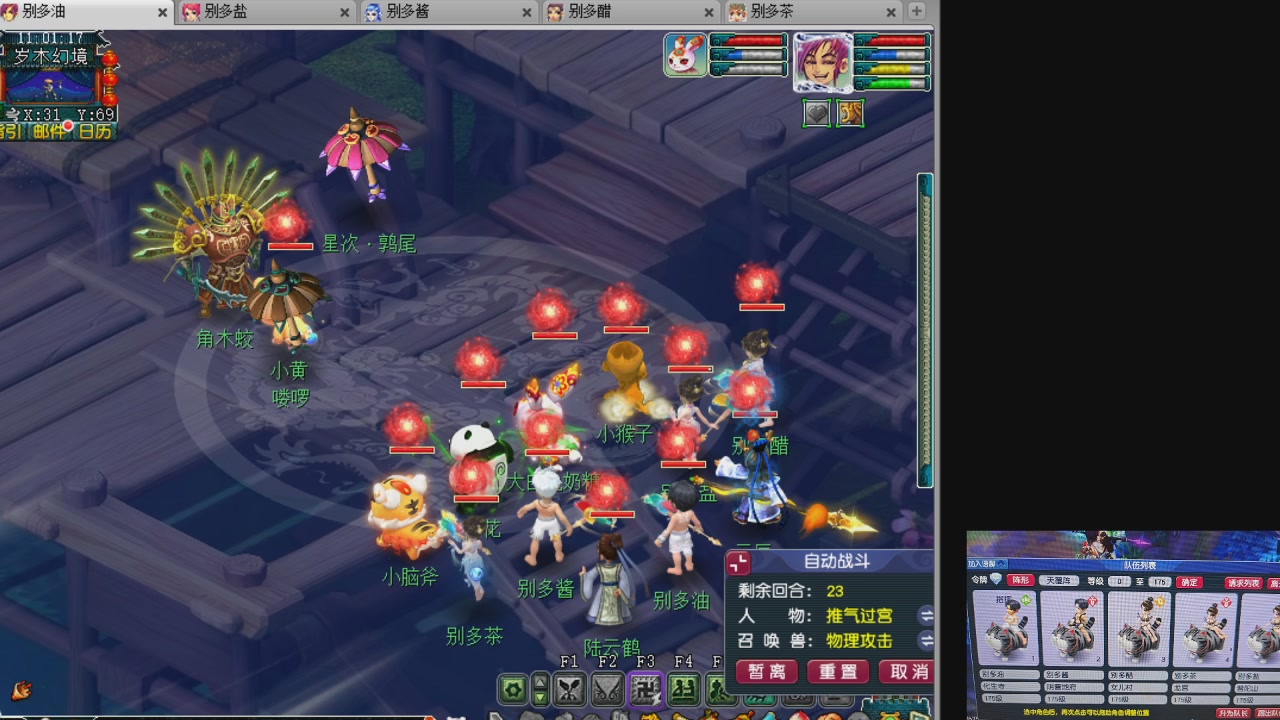This screenshot has height=720, width=1280.
Task: Activate the purple-highlighted 卍 skill icon at F3
Action: click(646, 689)
